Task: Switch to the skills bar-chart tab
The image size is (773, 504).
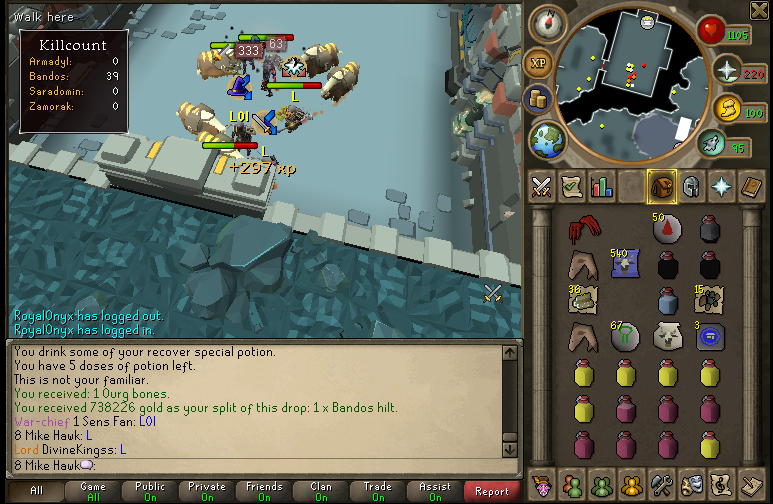Action: click(x=601, y=187)
